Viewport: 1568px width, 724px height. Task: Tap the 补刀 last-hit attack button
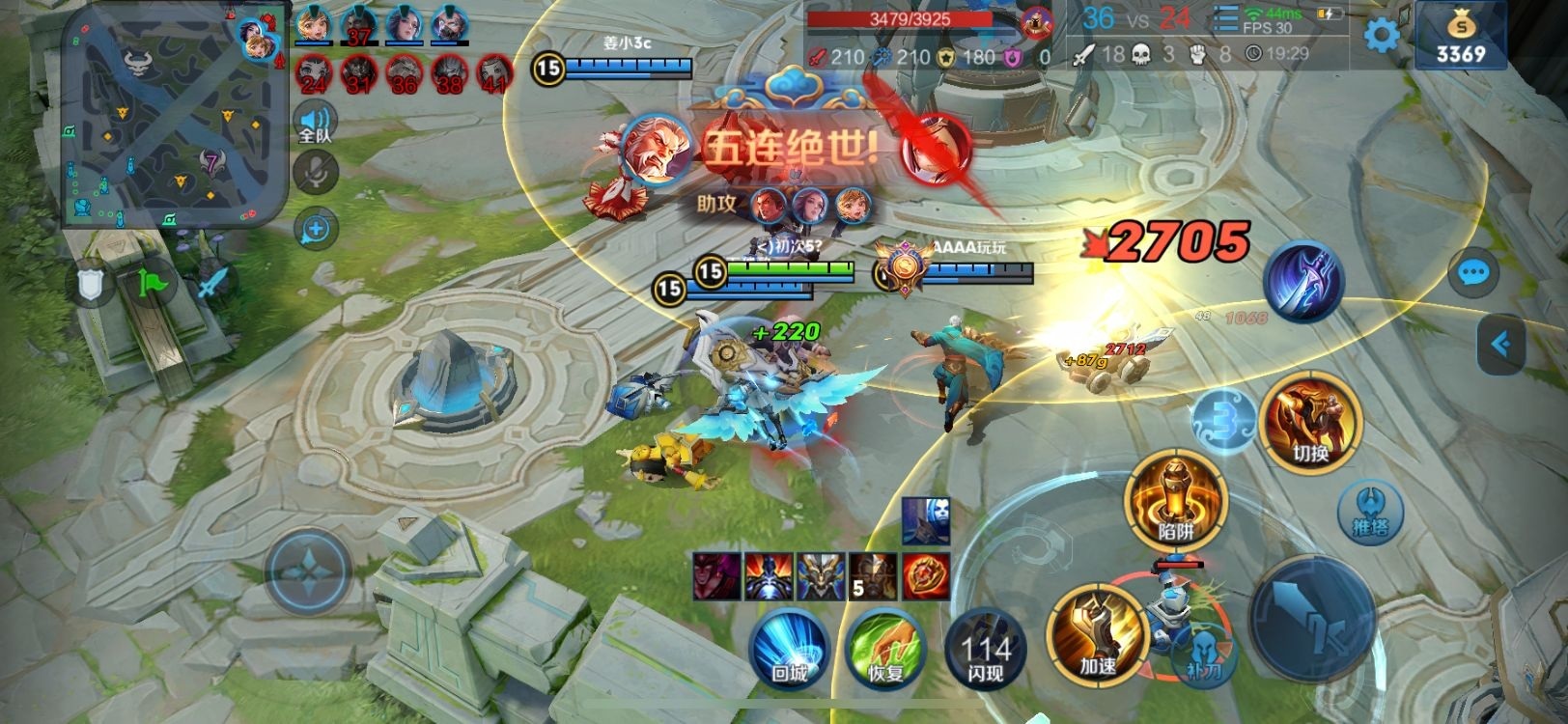tap(1203, 656)
